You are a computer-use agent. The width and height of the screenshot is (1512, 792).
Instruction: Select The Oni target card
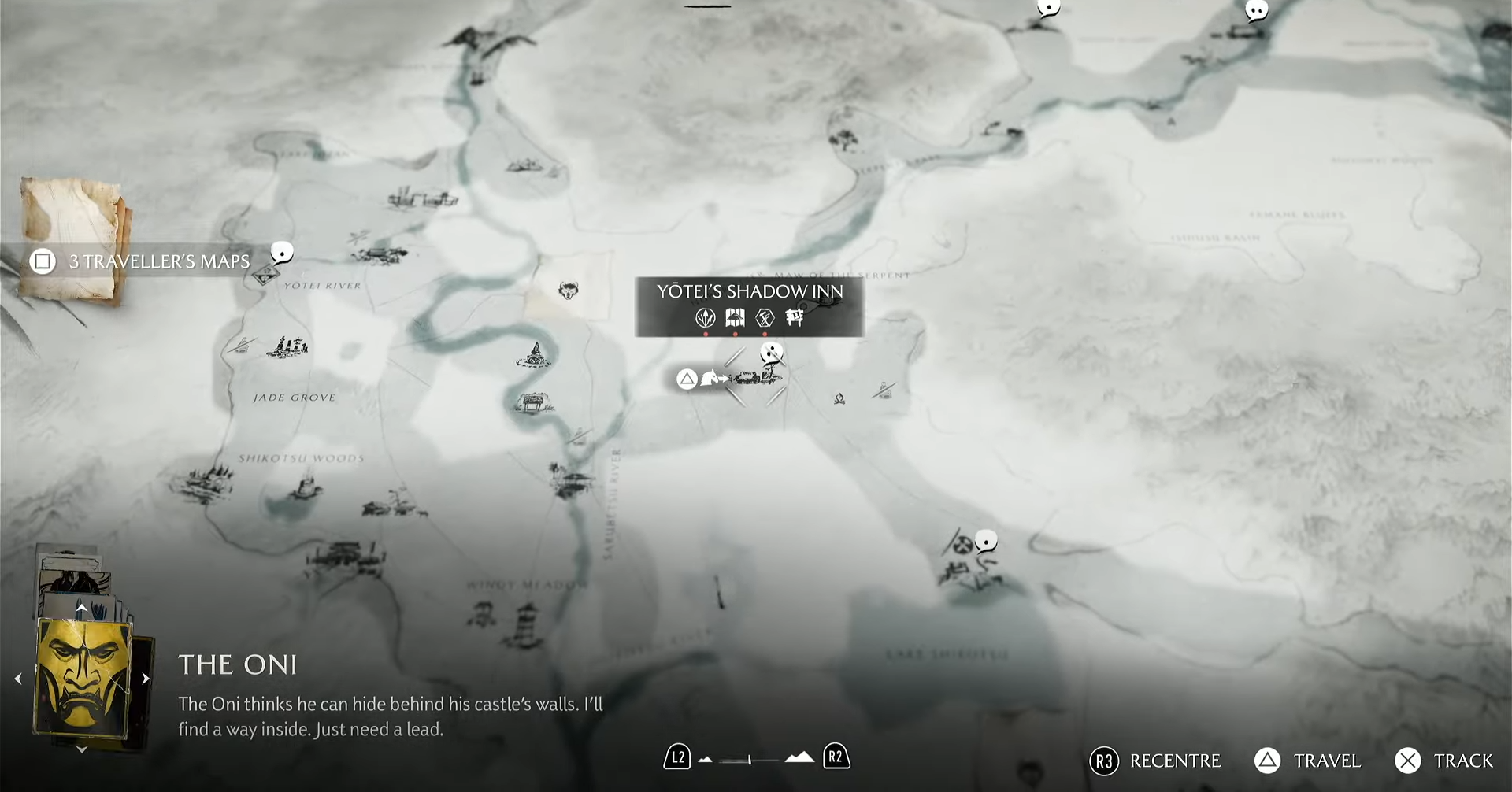coord(82,677)
